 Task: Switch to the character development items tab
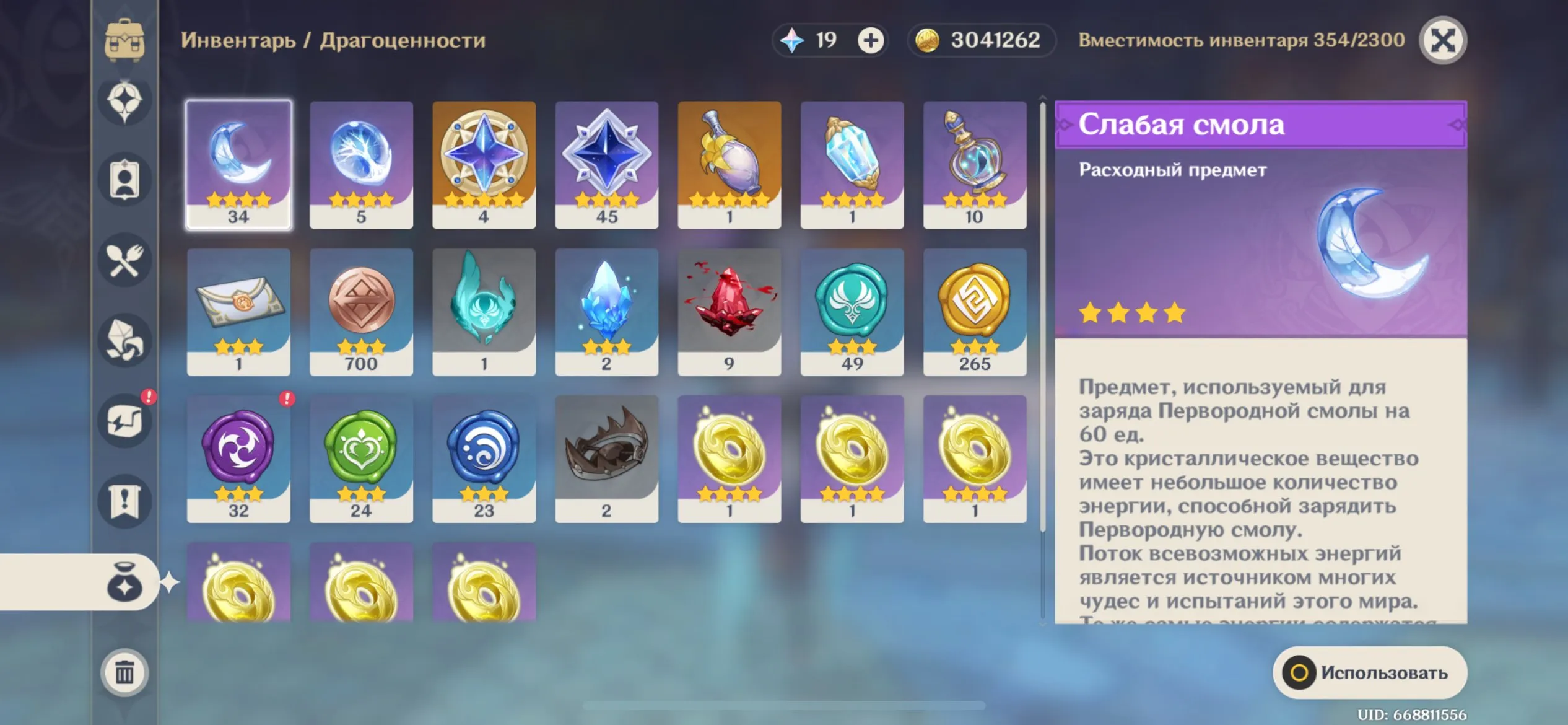pyautogui.click(x=124, y=180)
